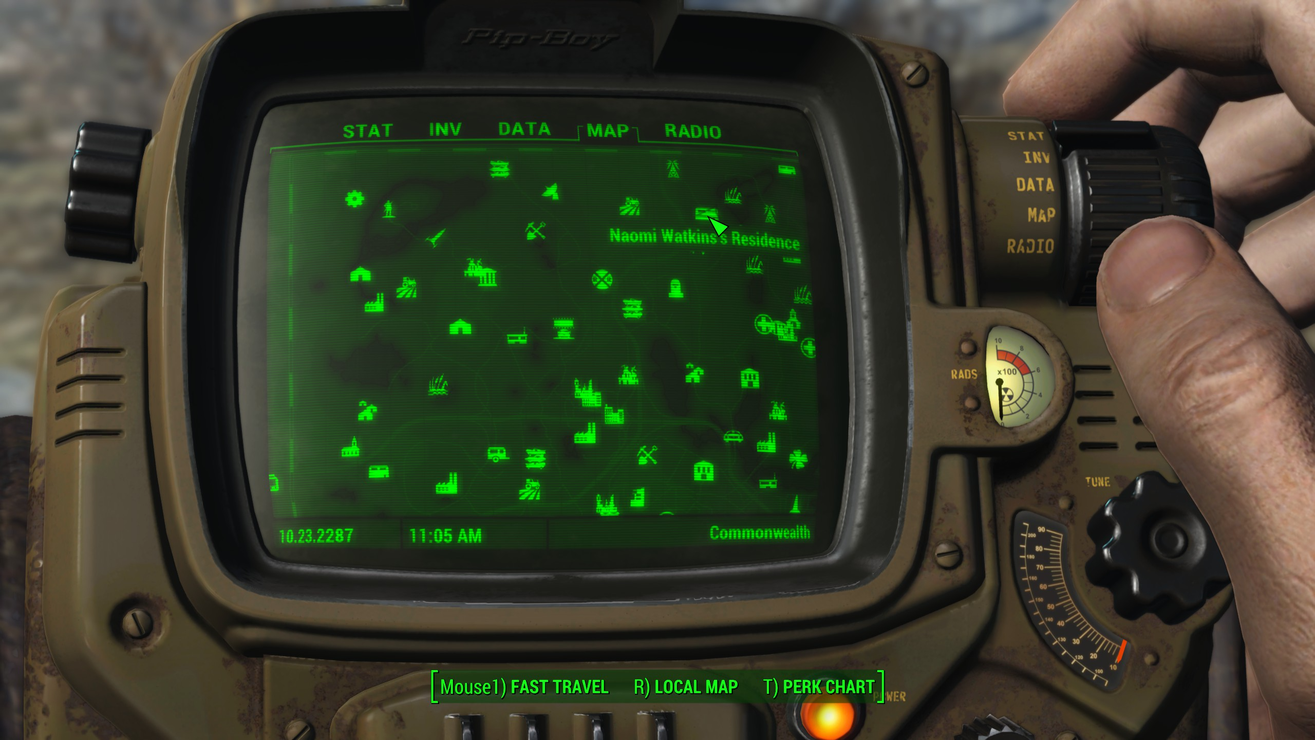Pick the railroad crossing circle map marker
Viewport: 1315px width, 740px height.
point(602,279)
